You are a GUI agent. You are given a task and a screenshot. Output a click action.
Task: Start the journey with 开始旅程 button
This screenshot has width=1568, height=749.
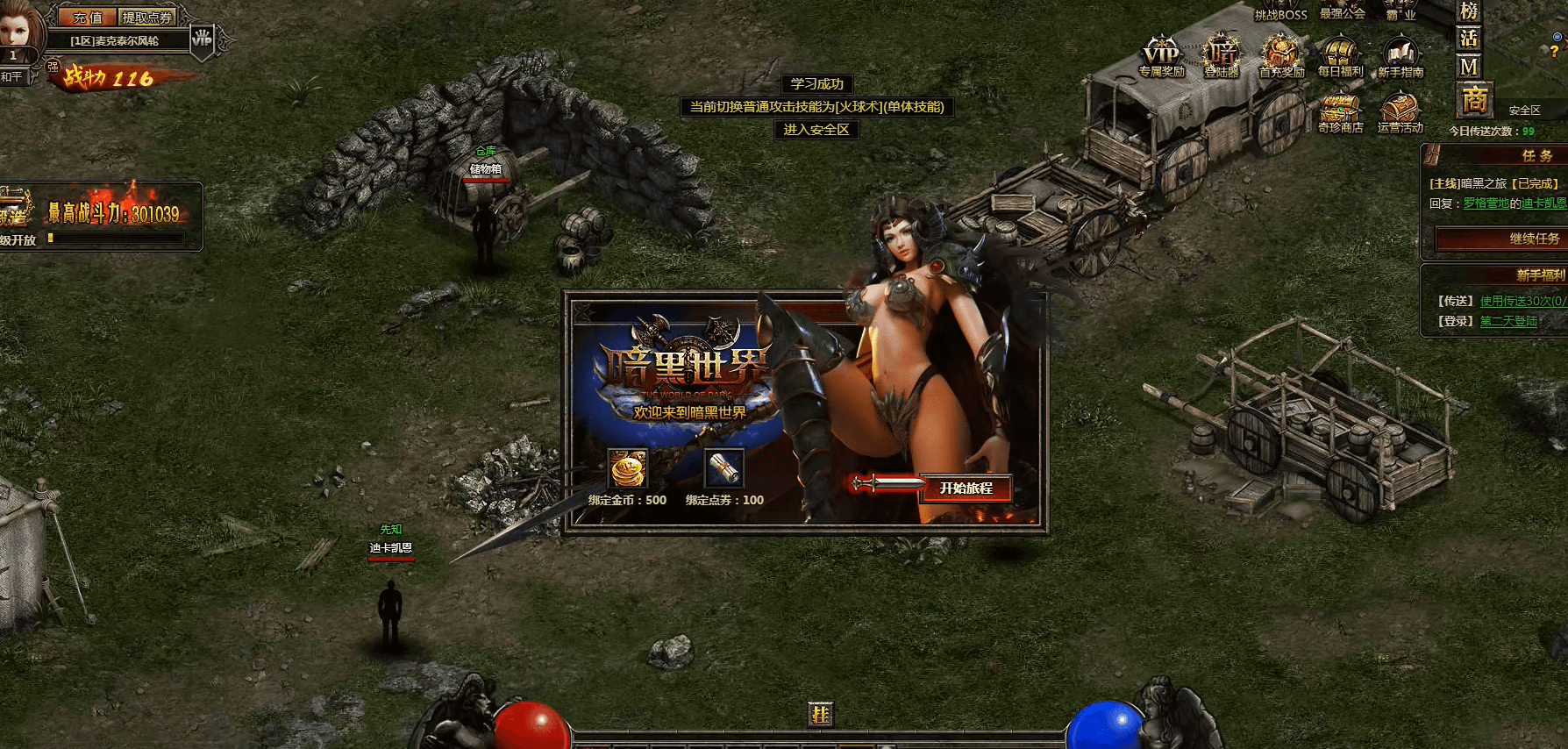pos(966,489)
